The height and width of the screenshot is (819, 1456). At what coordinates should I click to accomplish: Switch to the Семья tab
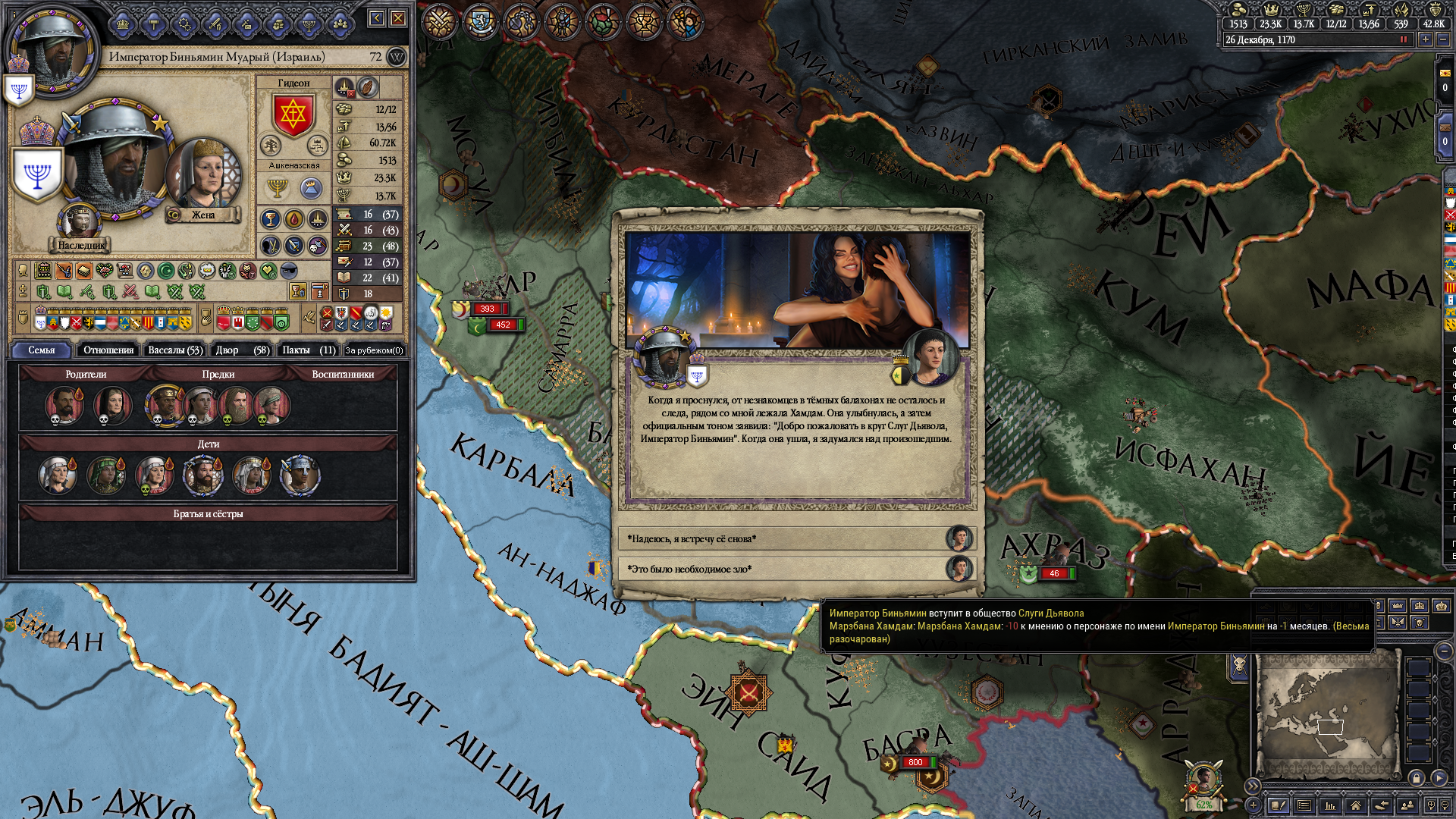(x=42, y=350)
